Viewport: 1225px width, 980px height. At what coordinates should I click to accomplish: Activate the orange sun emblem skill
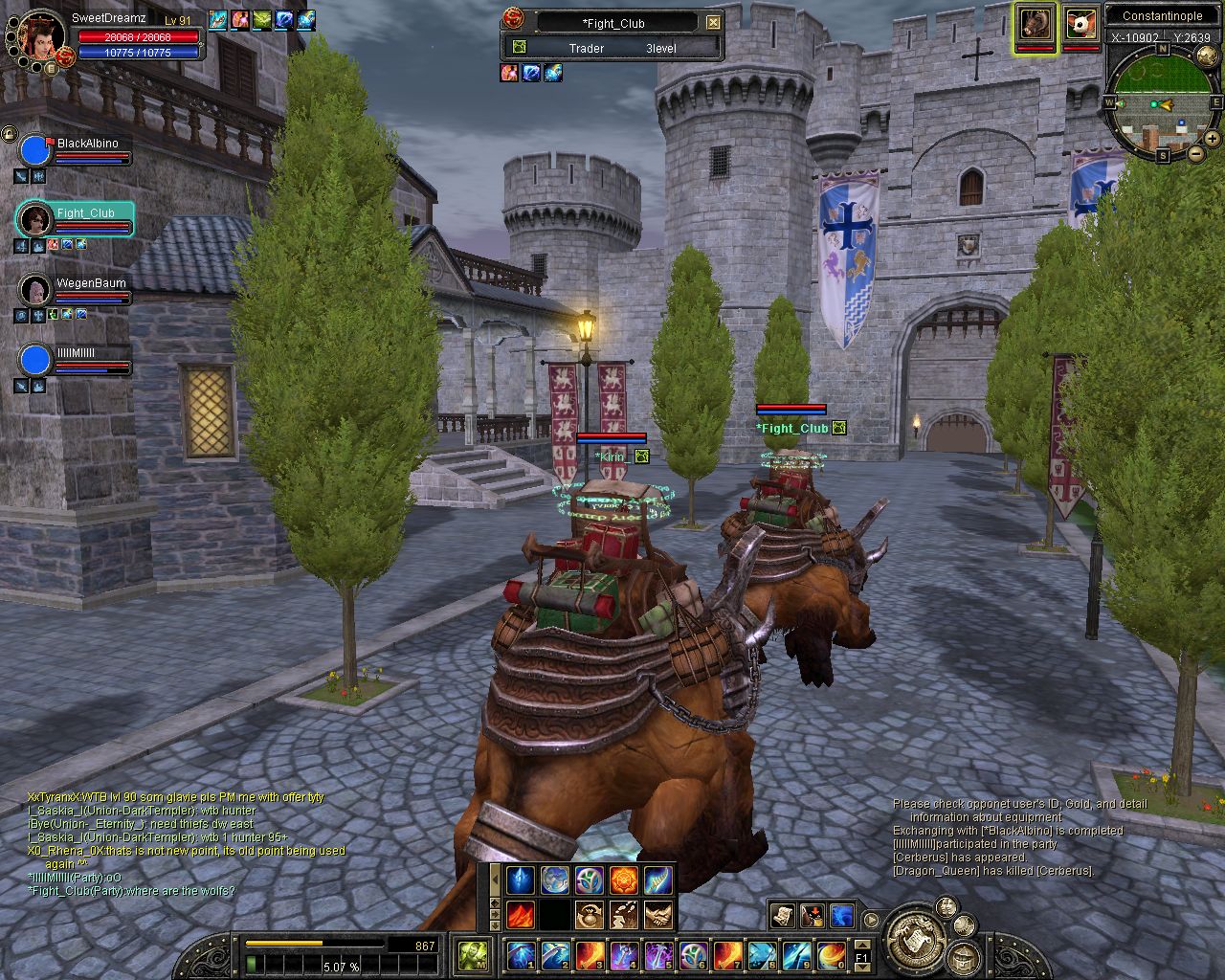tap(624, 880)
